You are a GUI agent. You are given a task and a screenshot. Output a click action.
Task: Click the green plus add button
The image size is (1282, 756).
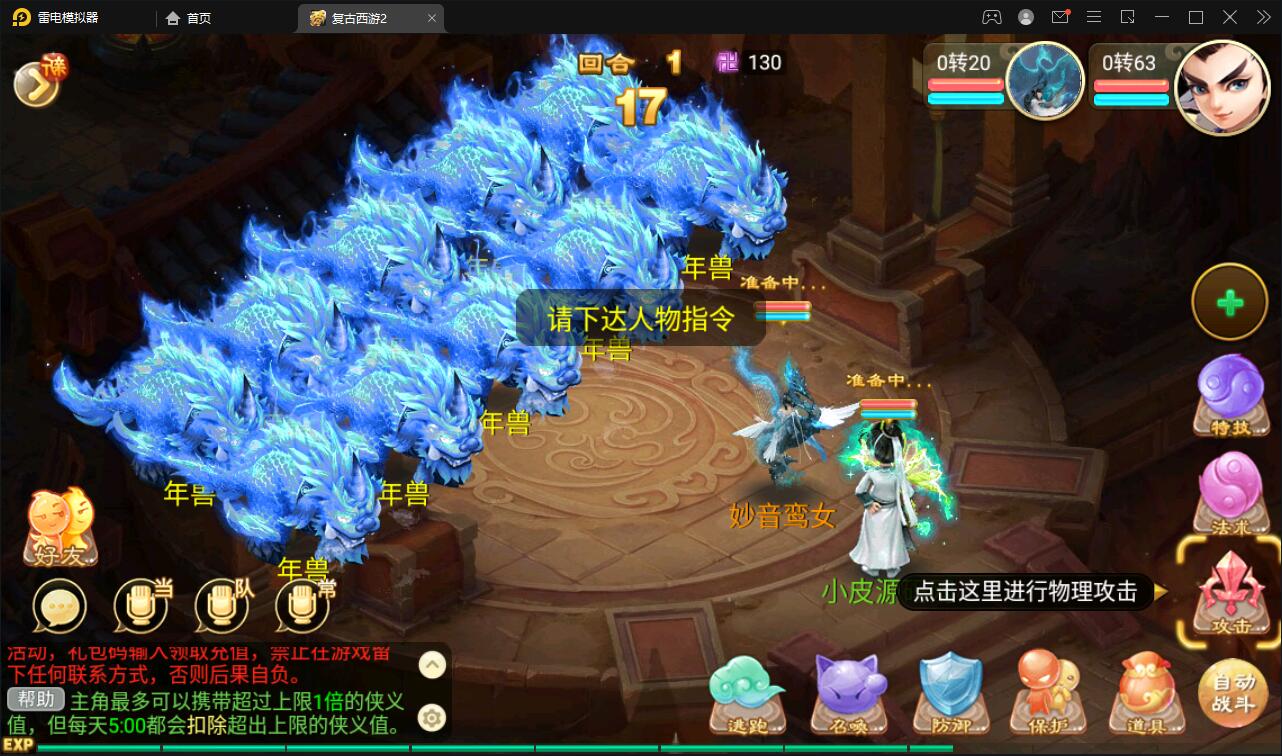pos(1229,301)
